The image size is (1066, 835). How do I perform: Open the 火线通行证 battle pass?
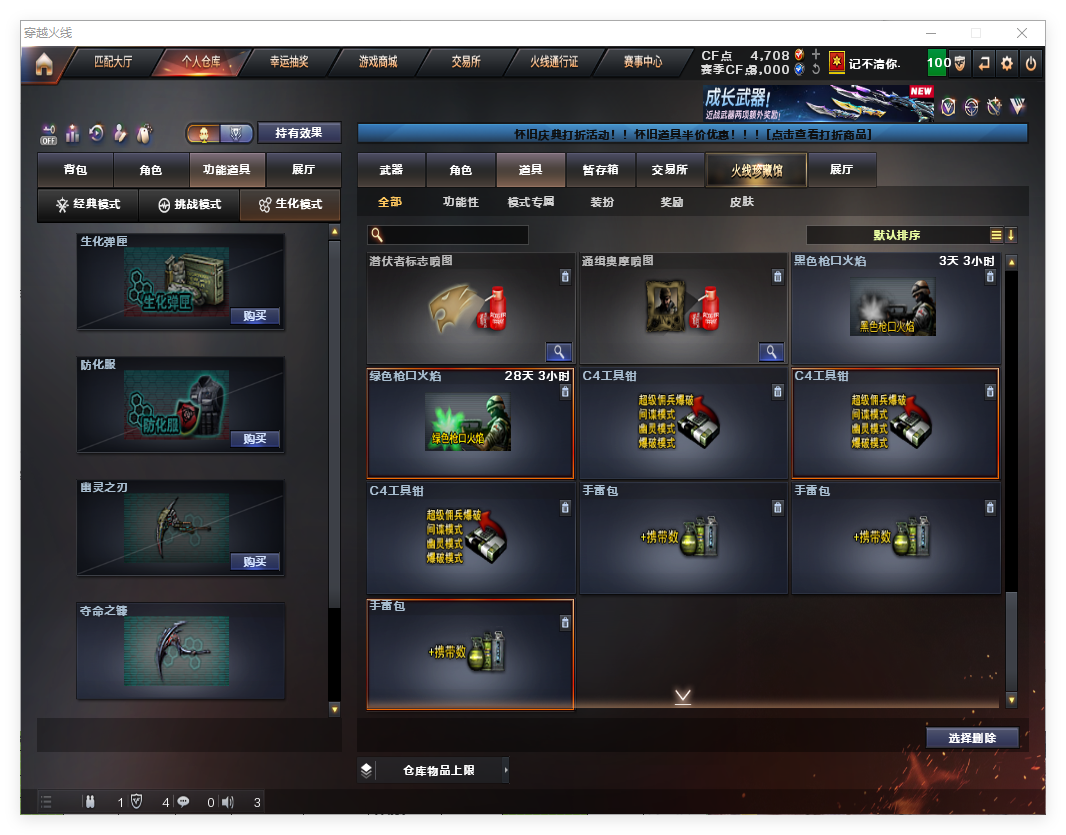[x=554, y=62]
